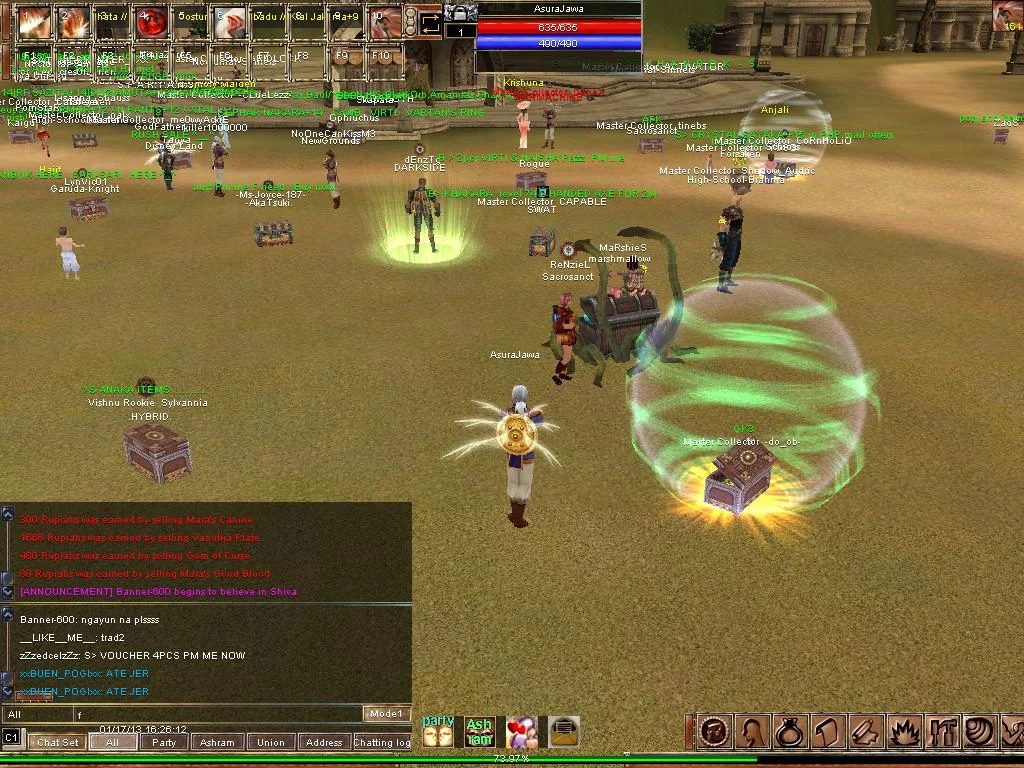Image resolution: width=1024 pixels, height=768 pixels.
Task: Open the party icon with two faces
Action: tap(438, 732)
